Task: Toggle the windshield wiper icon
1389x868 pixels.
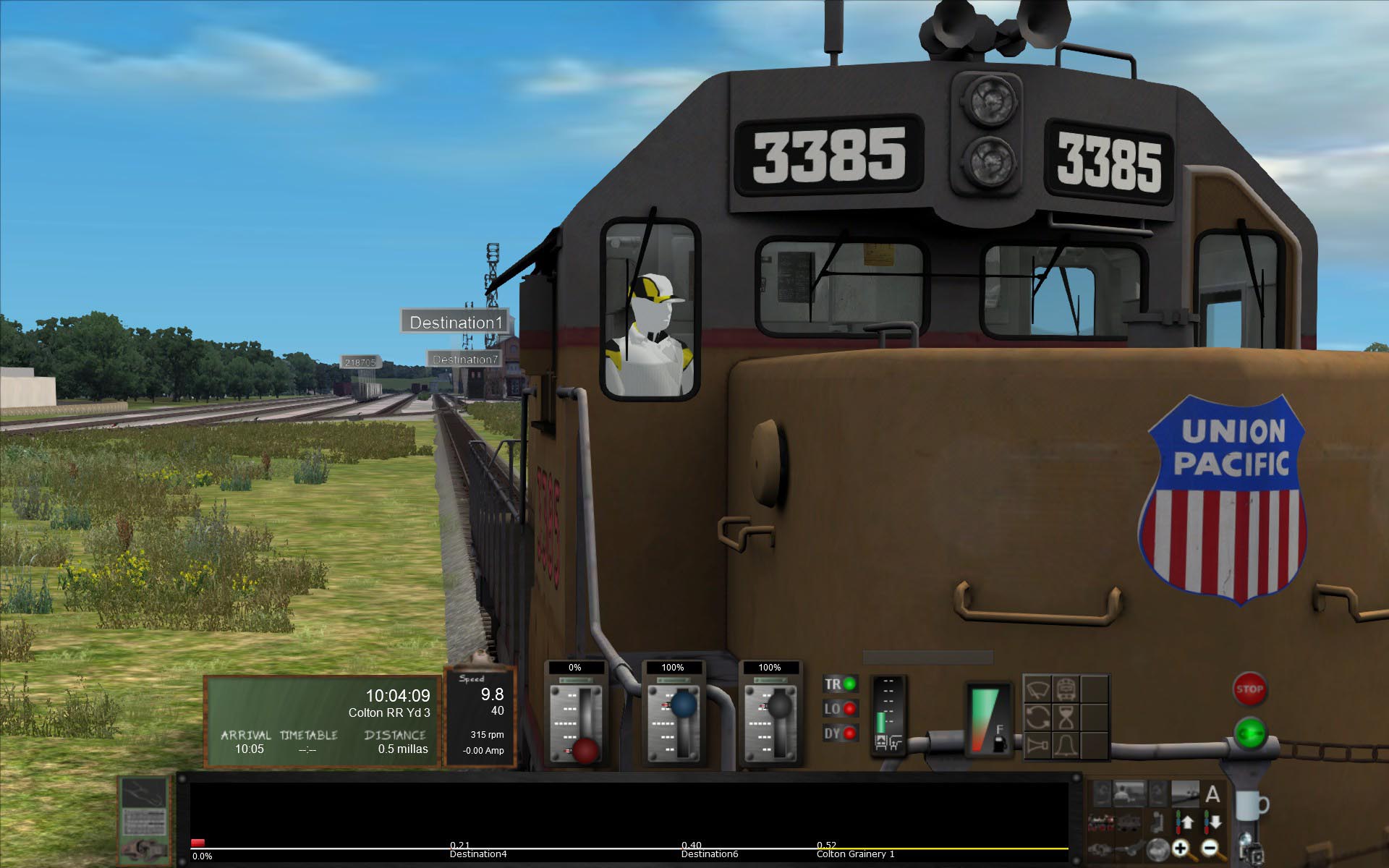Action: pyautogui.click(x=1037, y=689)
